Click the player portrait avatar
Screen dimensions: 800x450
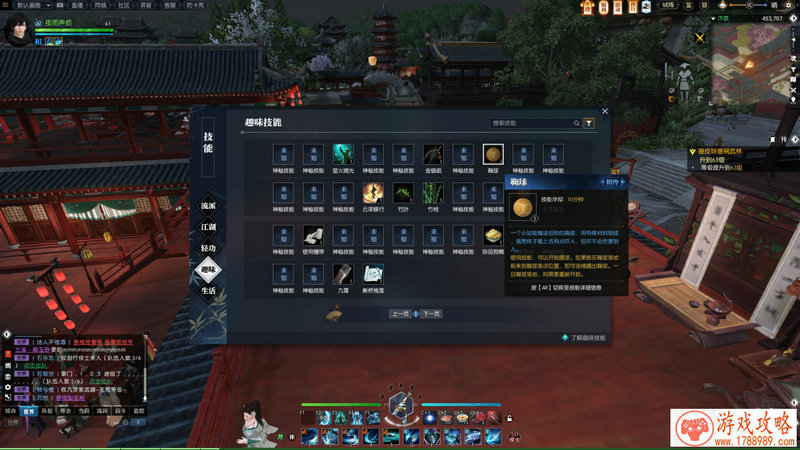17,30
